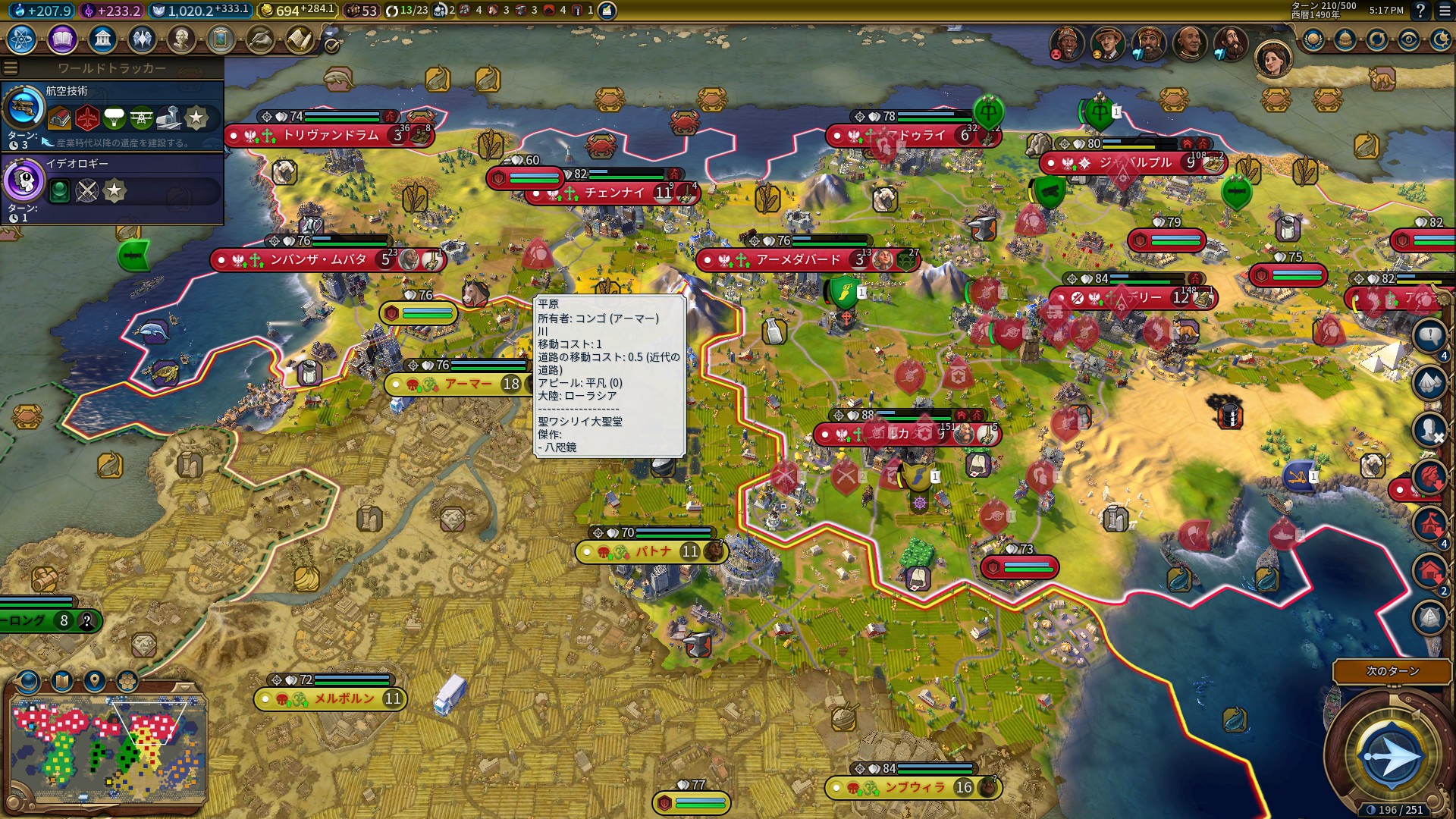Open the world rankings globe icon

tap(1313, 39)
